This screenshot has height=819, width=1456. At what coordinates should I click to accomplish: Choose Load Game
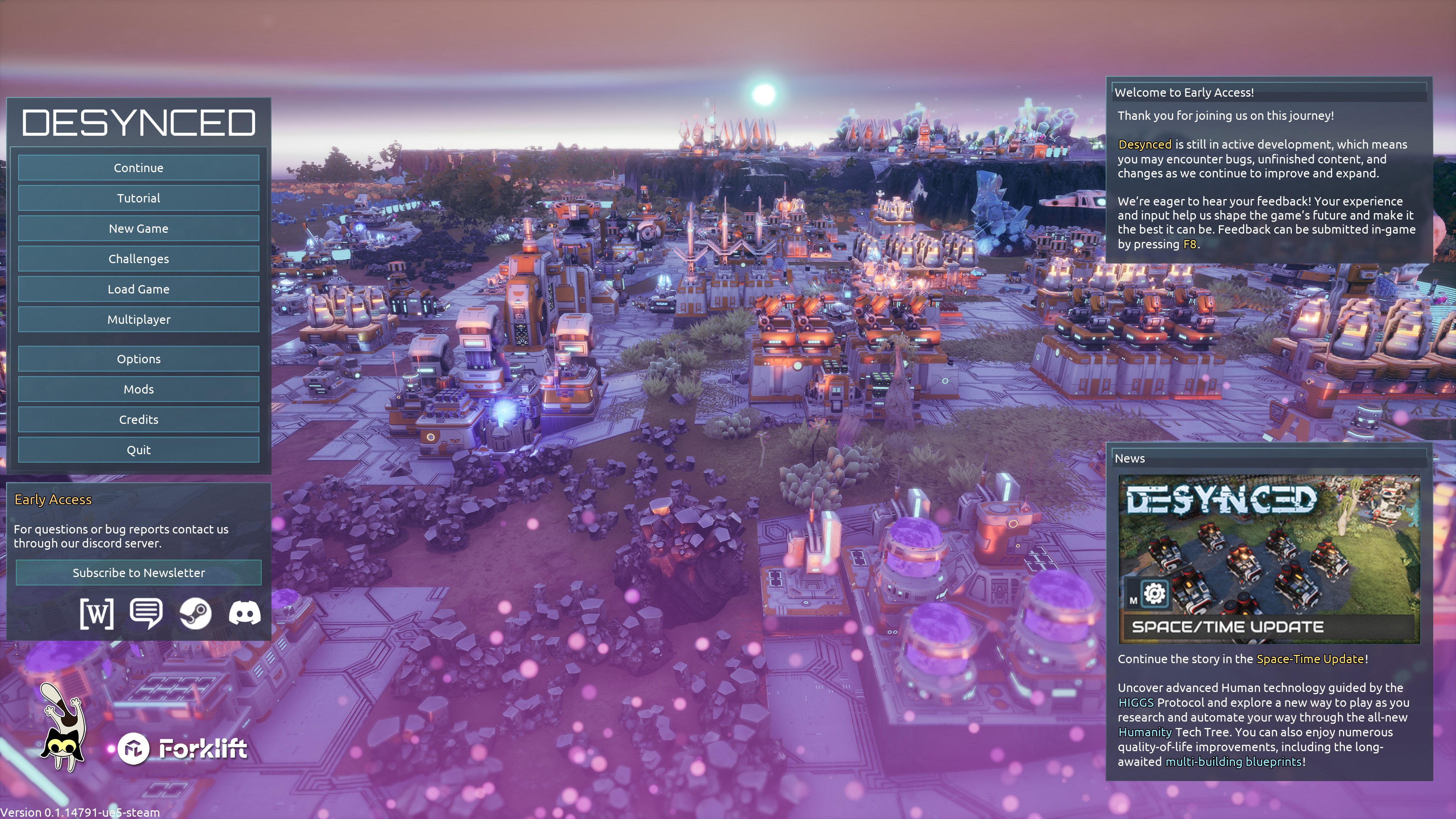pyautogui.click(x=138, y=289)
